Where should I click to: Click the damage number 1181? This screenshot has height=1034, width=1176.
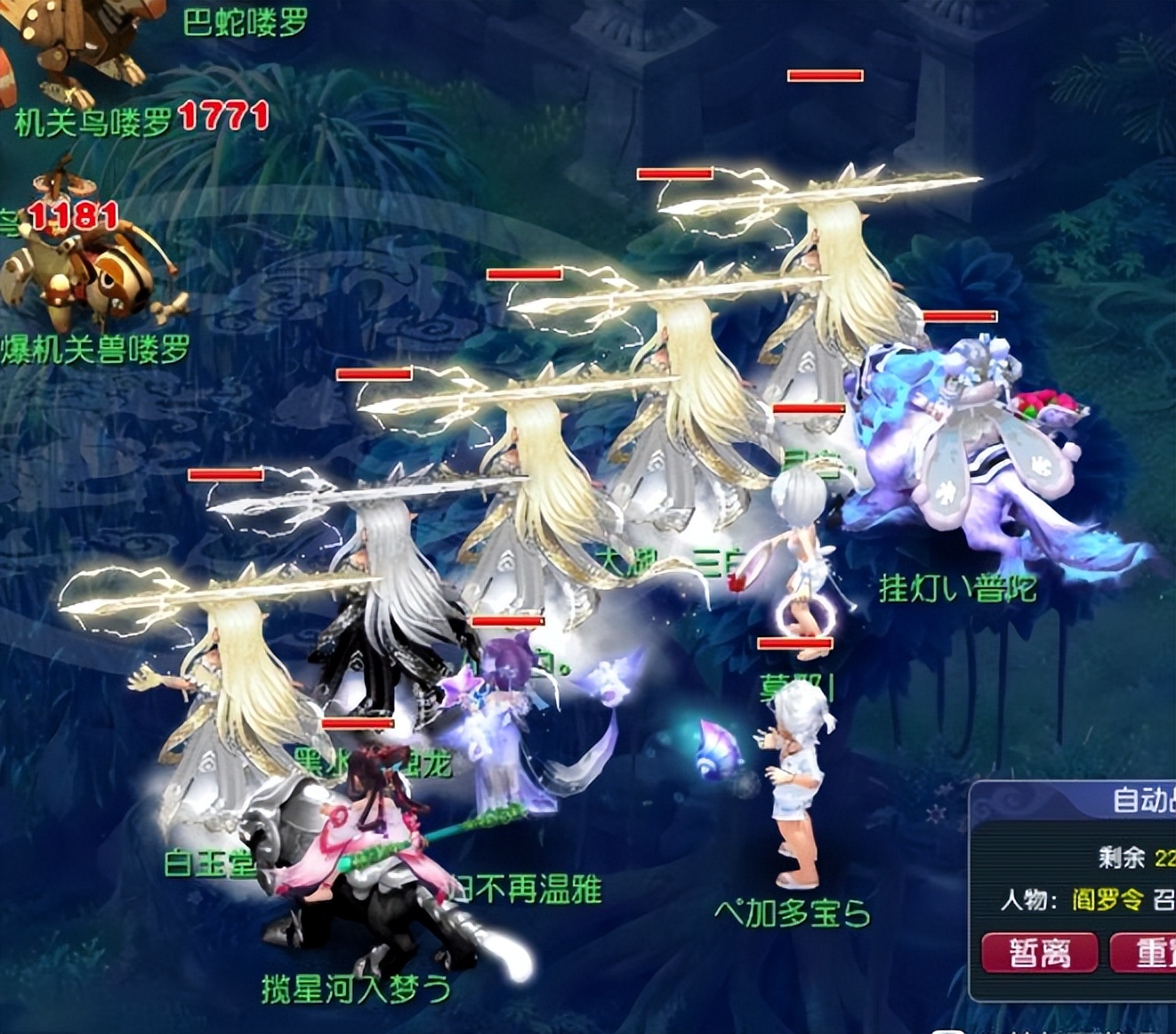(69, 216)
